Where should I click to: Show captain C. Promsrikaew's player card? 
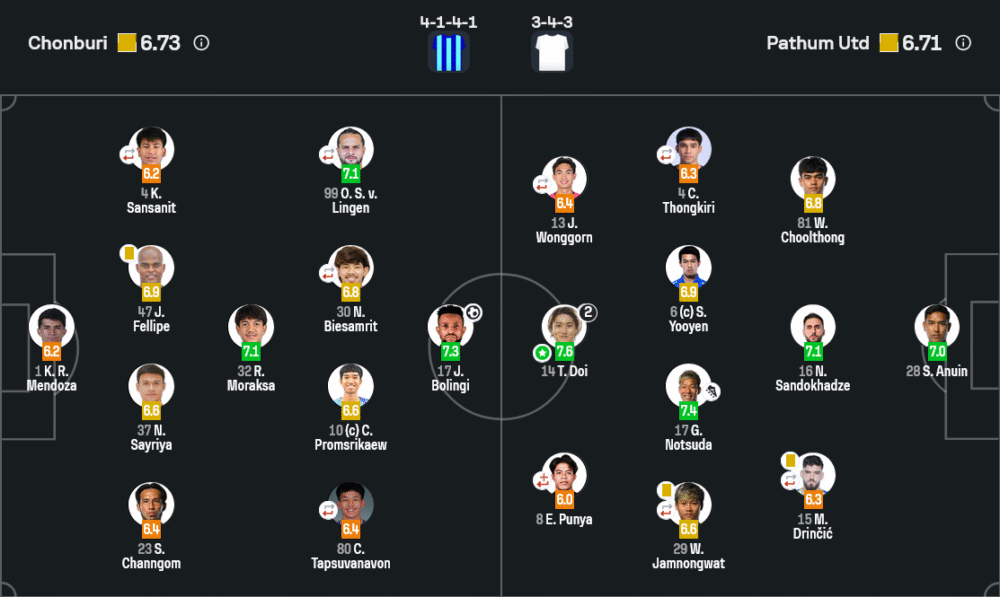[351, 386]
